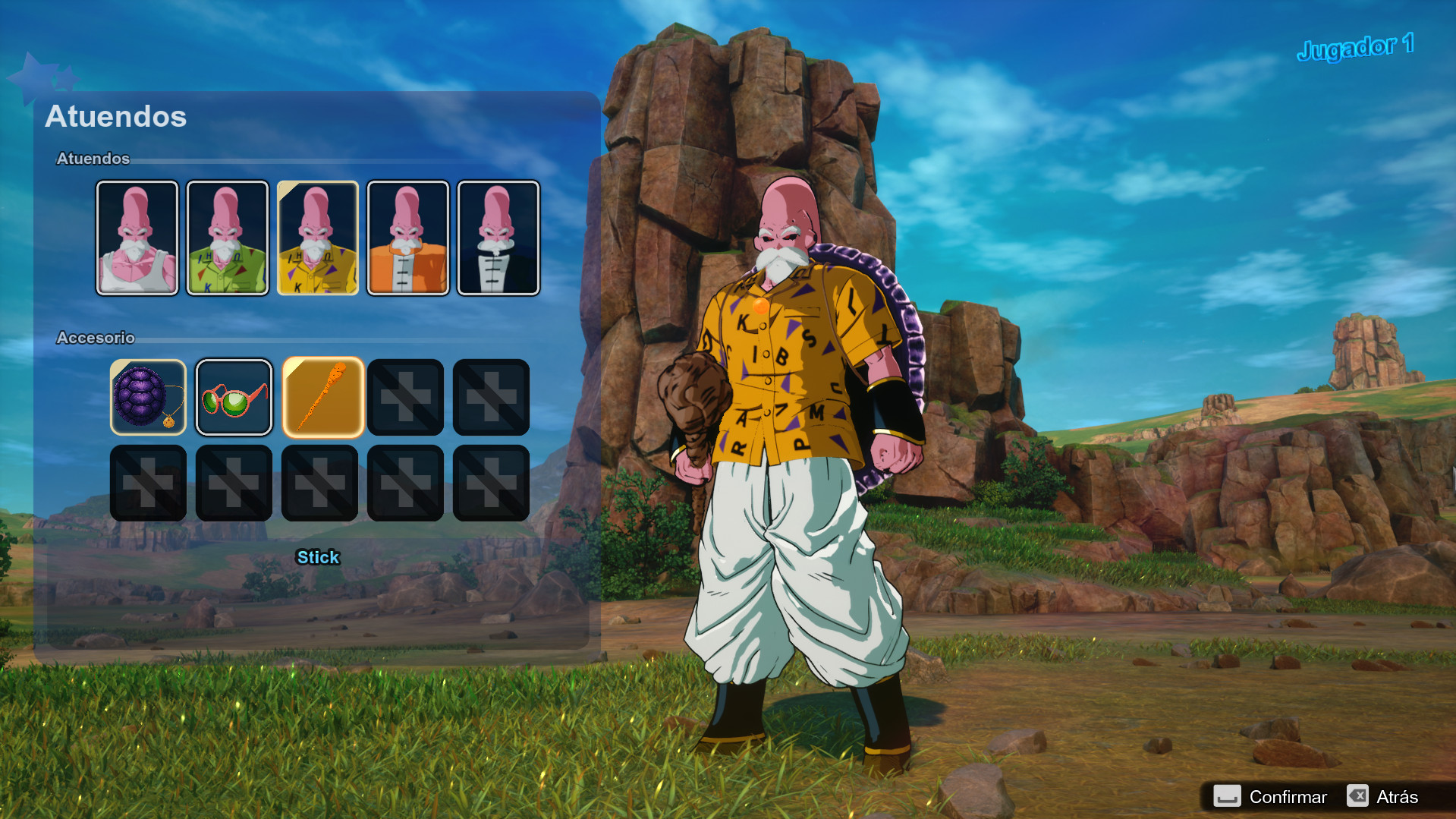Select the green sunglasses accessory
Viewport: 1456px width, 819px height.
[x=234, y=396]
